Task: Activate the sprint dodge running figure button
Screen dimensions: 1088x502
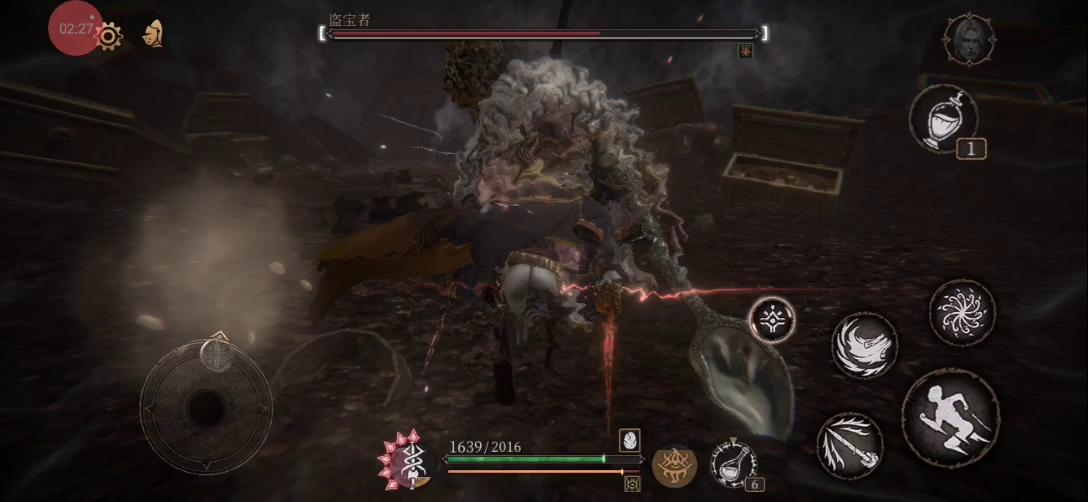Action: (x=951, y=417)
